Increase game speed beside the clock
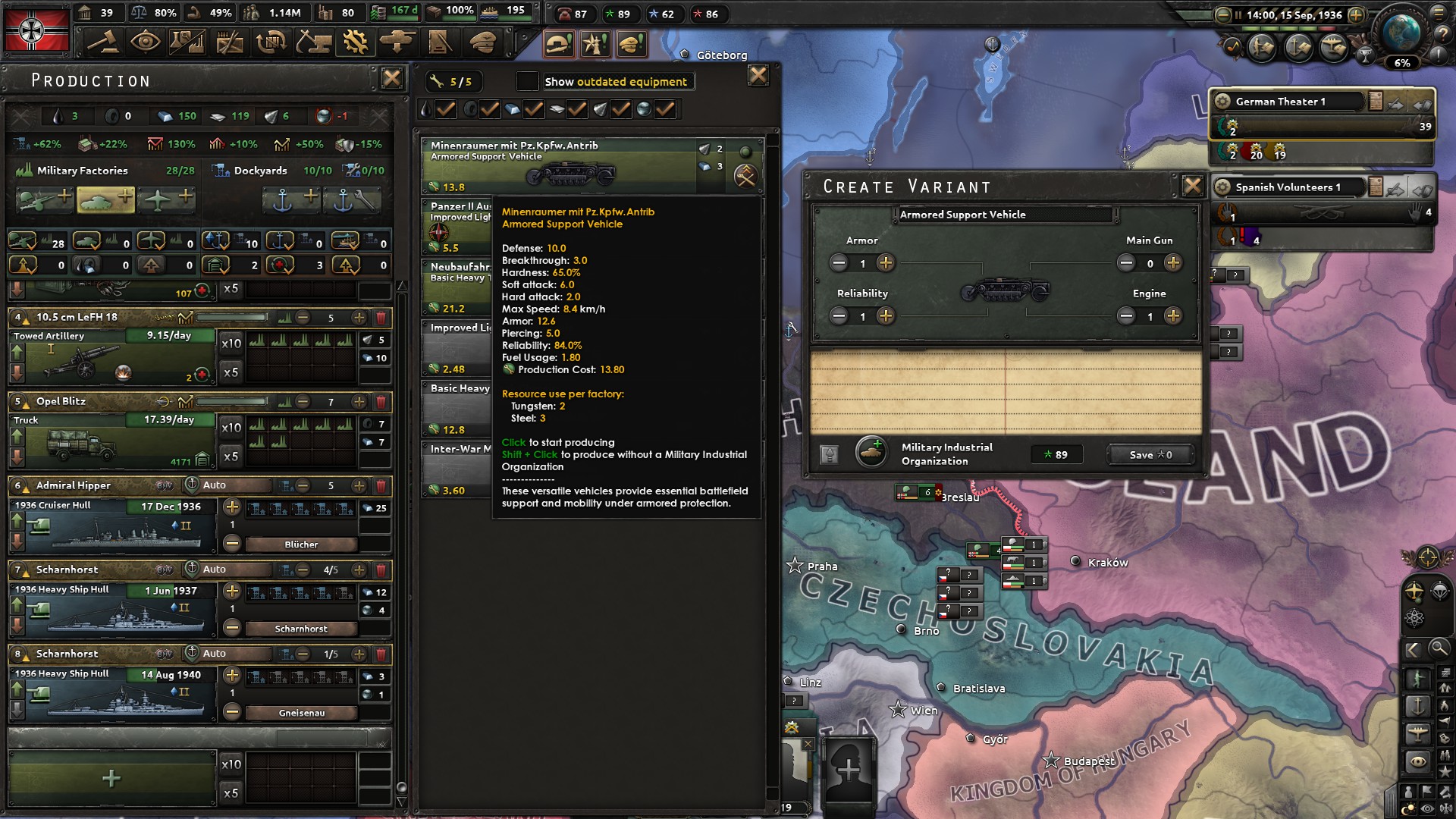Viewport: 1456px width, 819px height. tap(1356, 14)
